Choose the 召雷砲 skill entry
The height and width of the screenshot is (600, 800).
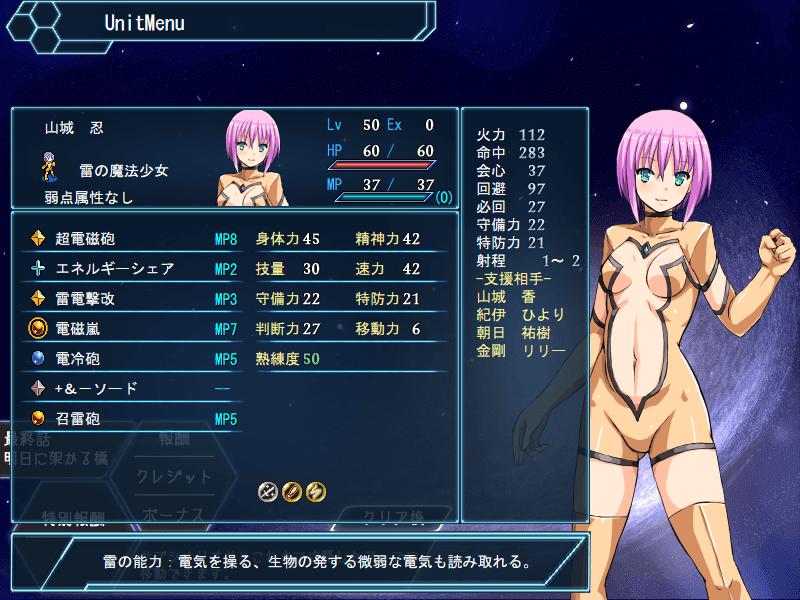pos(130,419)
